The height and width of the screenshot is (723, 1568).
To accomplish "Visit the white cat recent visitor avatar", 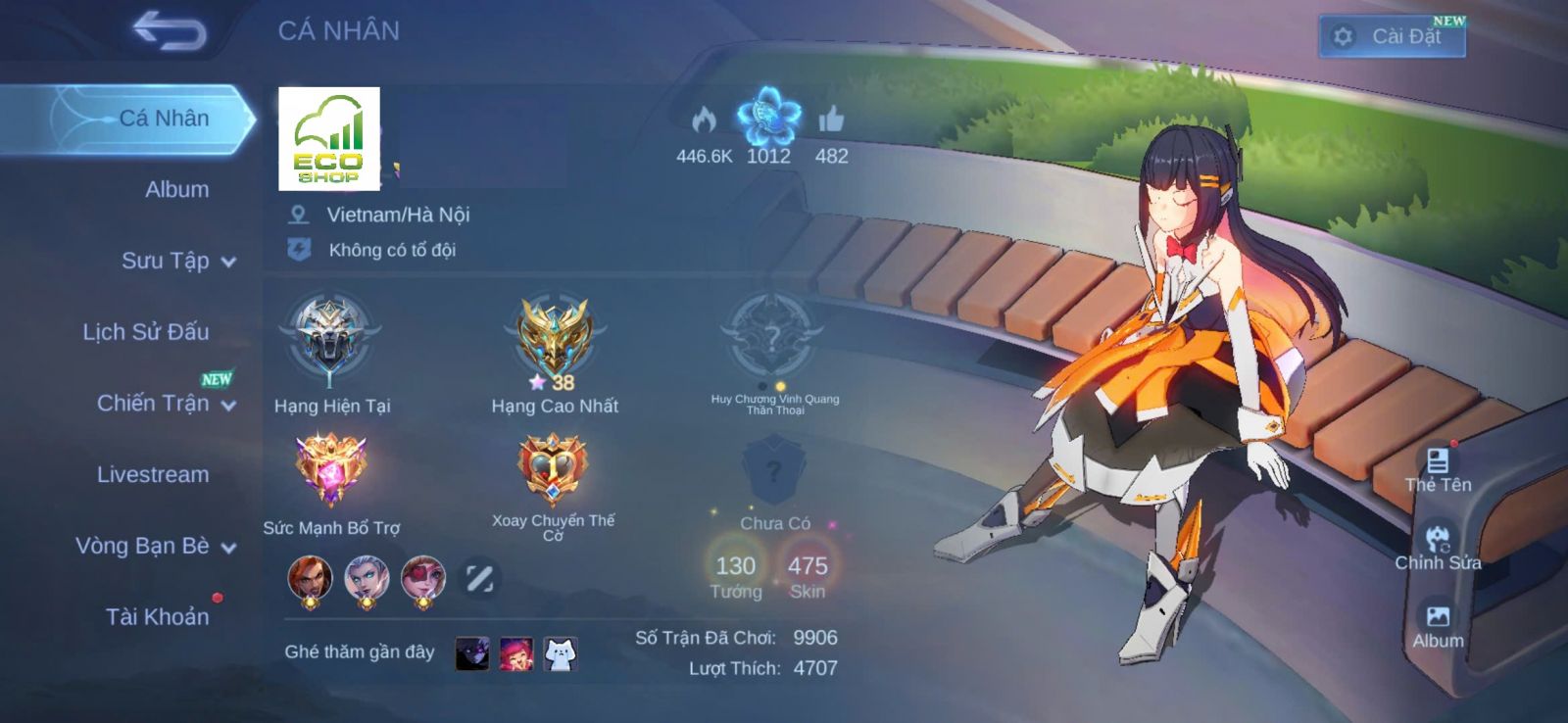I will (x=560, y=652).
